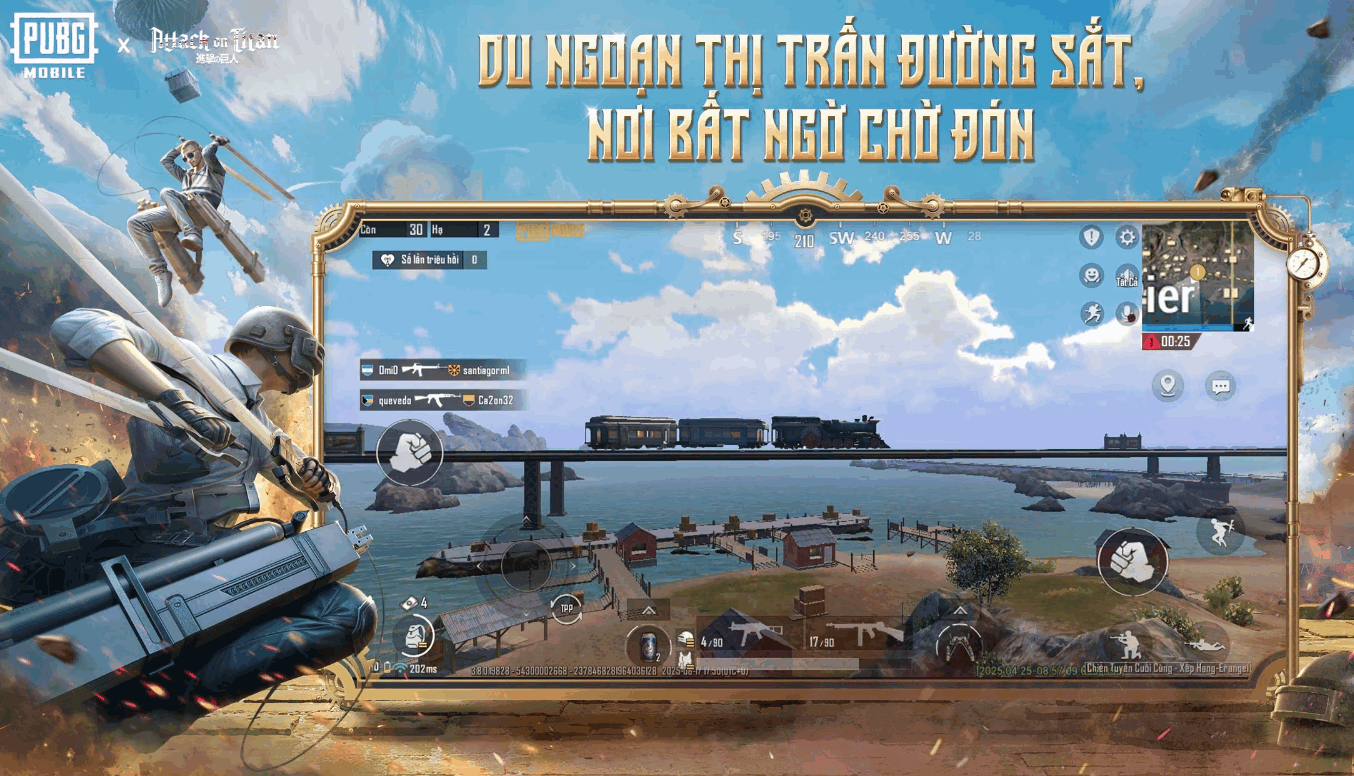Click the shield security icon
The height and width of the screenshot is (776, 1354).
click(x=1091, y=237)
